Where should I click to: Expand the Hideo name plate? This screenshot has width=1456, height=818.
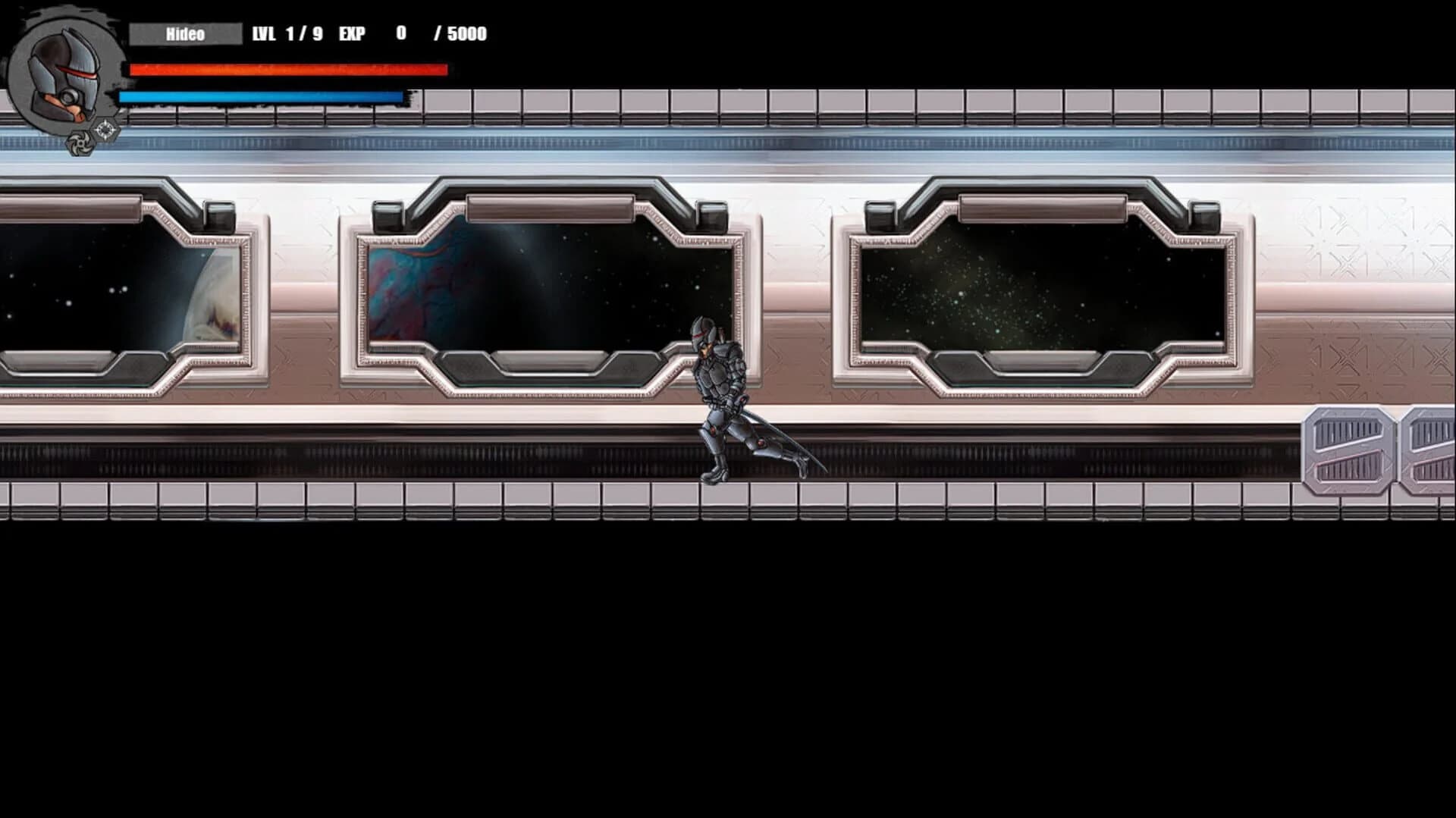tap(186, 33)
